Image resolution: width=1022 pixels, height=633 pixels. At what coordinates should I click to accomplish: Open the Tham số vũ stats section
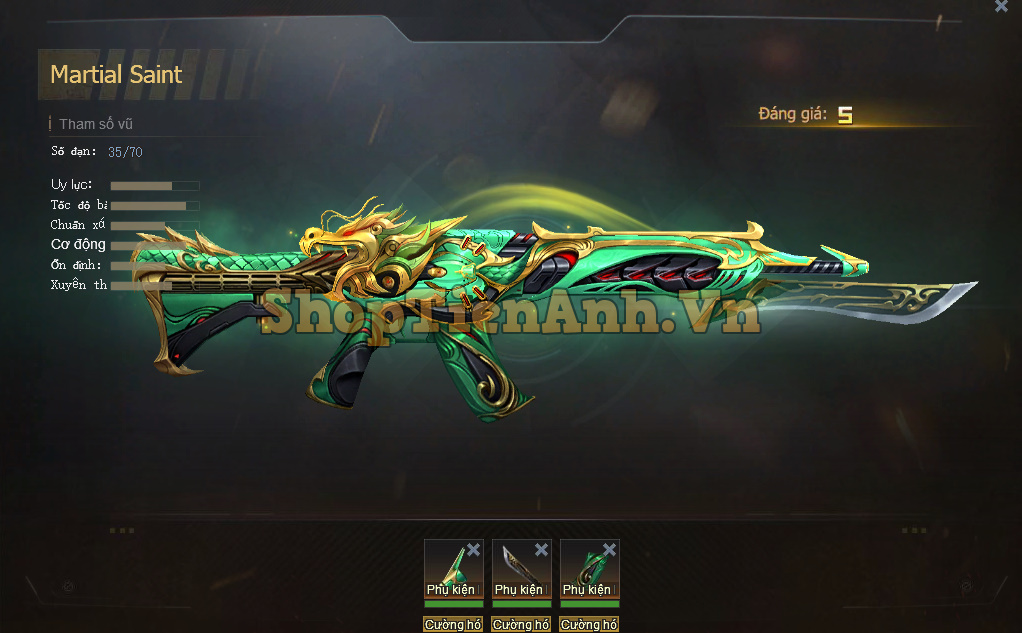[x=96, y=125]
